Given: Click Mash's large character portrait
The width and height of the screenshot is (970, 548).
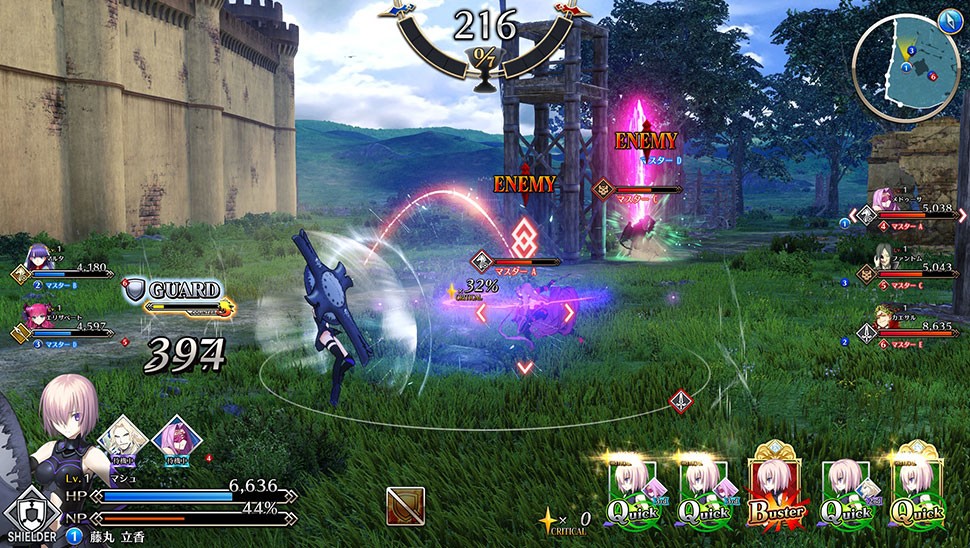Looking at the screenshot, I should click(68, 420).
